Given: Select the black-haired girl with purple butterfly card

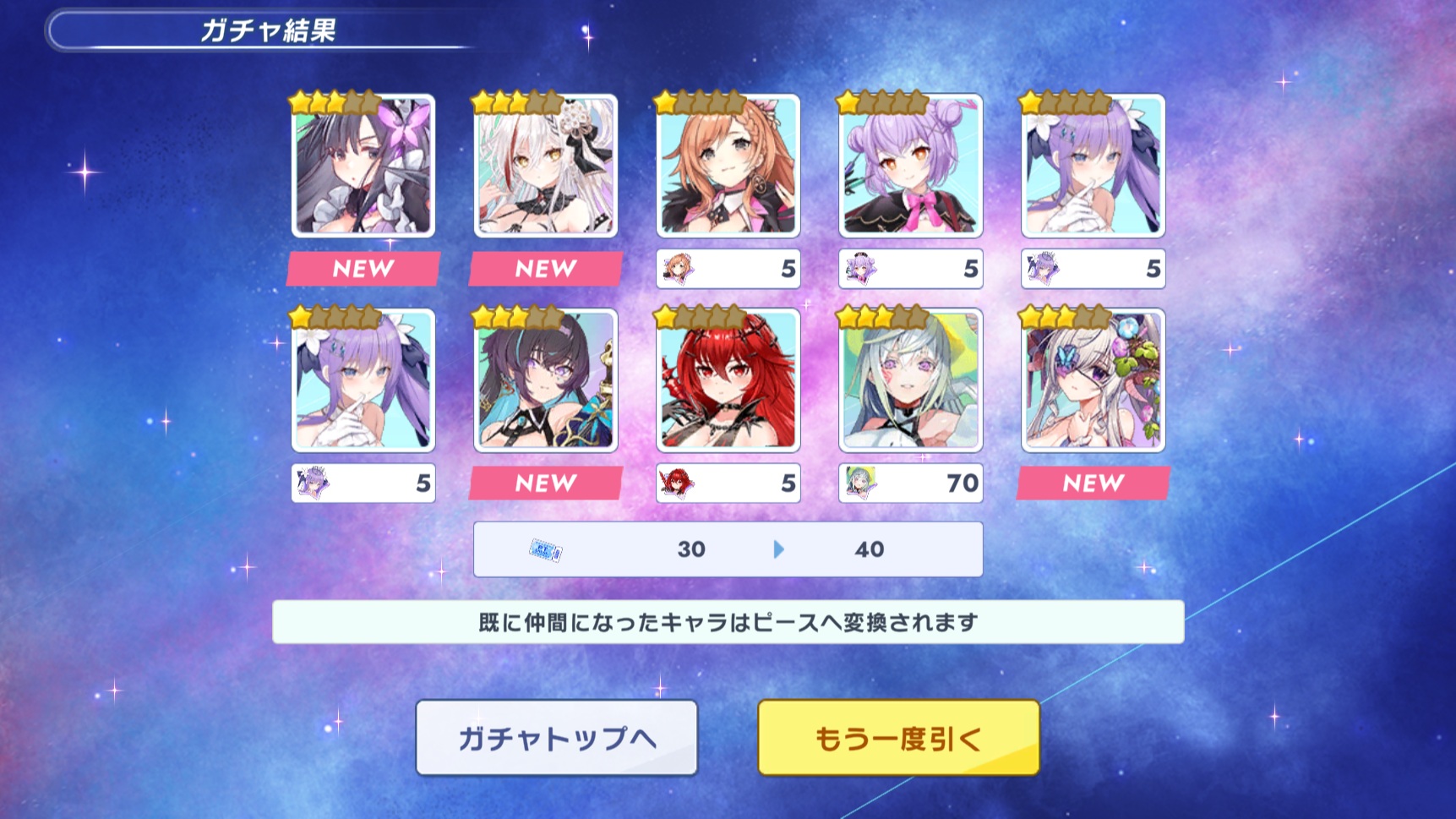Looking at the screenshot, I should tap(363, 166).
